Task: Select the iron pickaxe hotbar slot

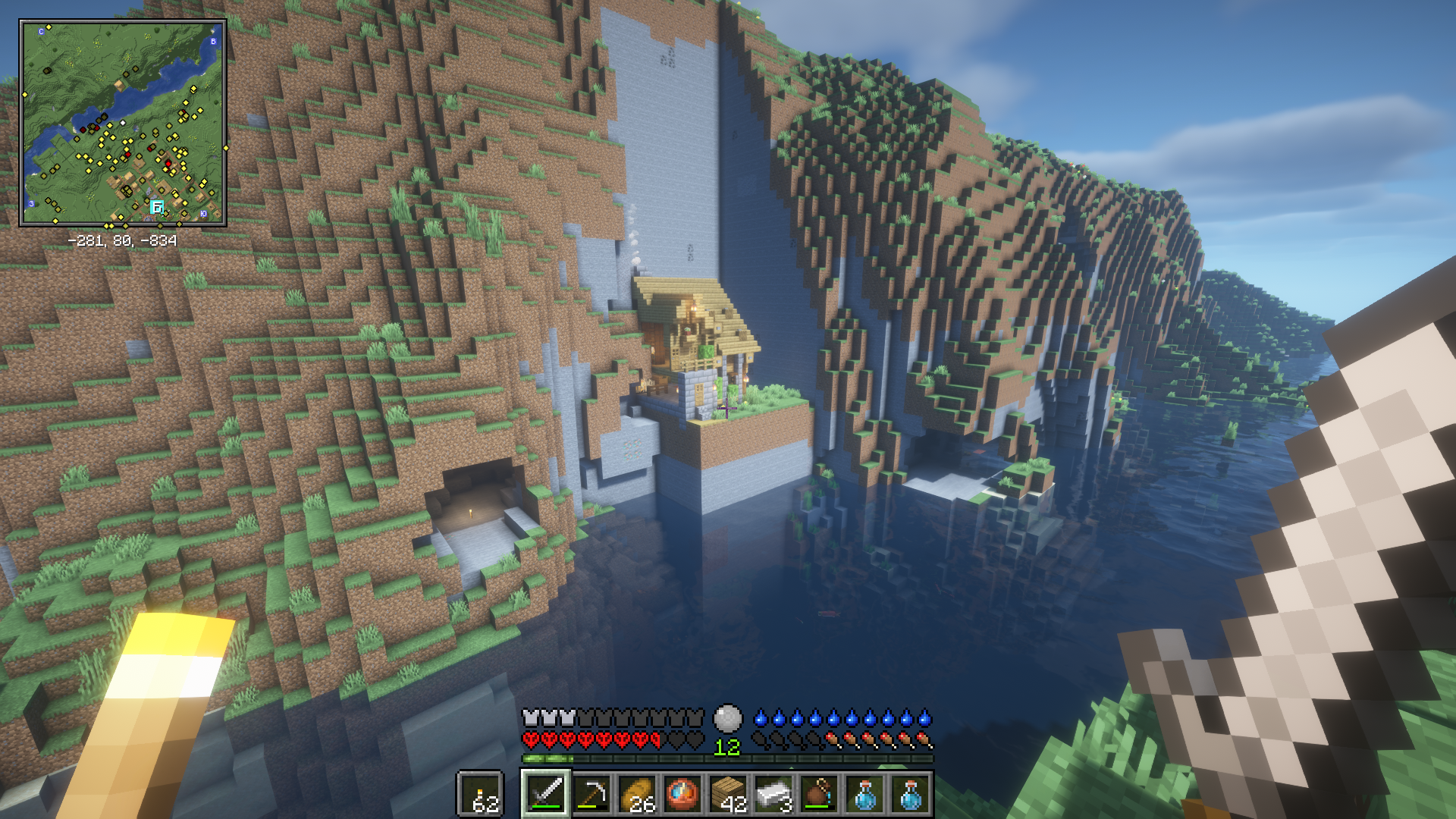Action: (x=592, y=794)
